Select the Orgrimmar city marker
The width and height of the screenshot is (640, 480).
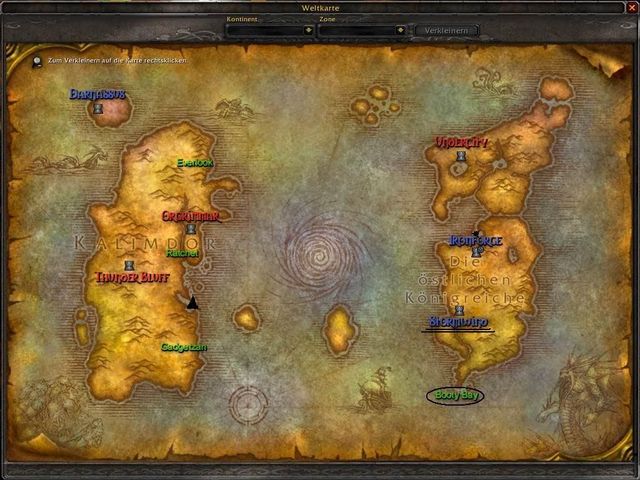(x=190, y=229)
